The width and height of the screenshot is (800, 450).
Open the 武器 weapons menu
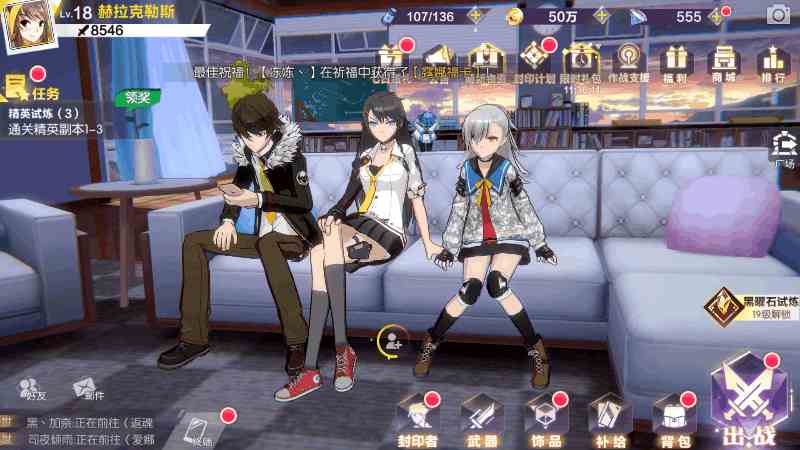click(x=482, y=419)
